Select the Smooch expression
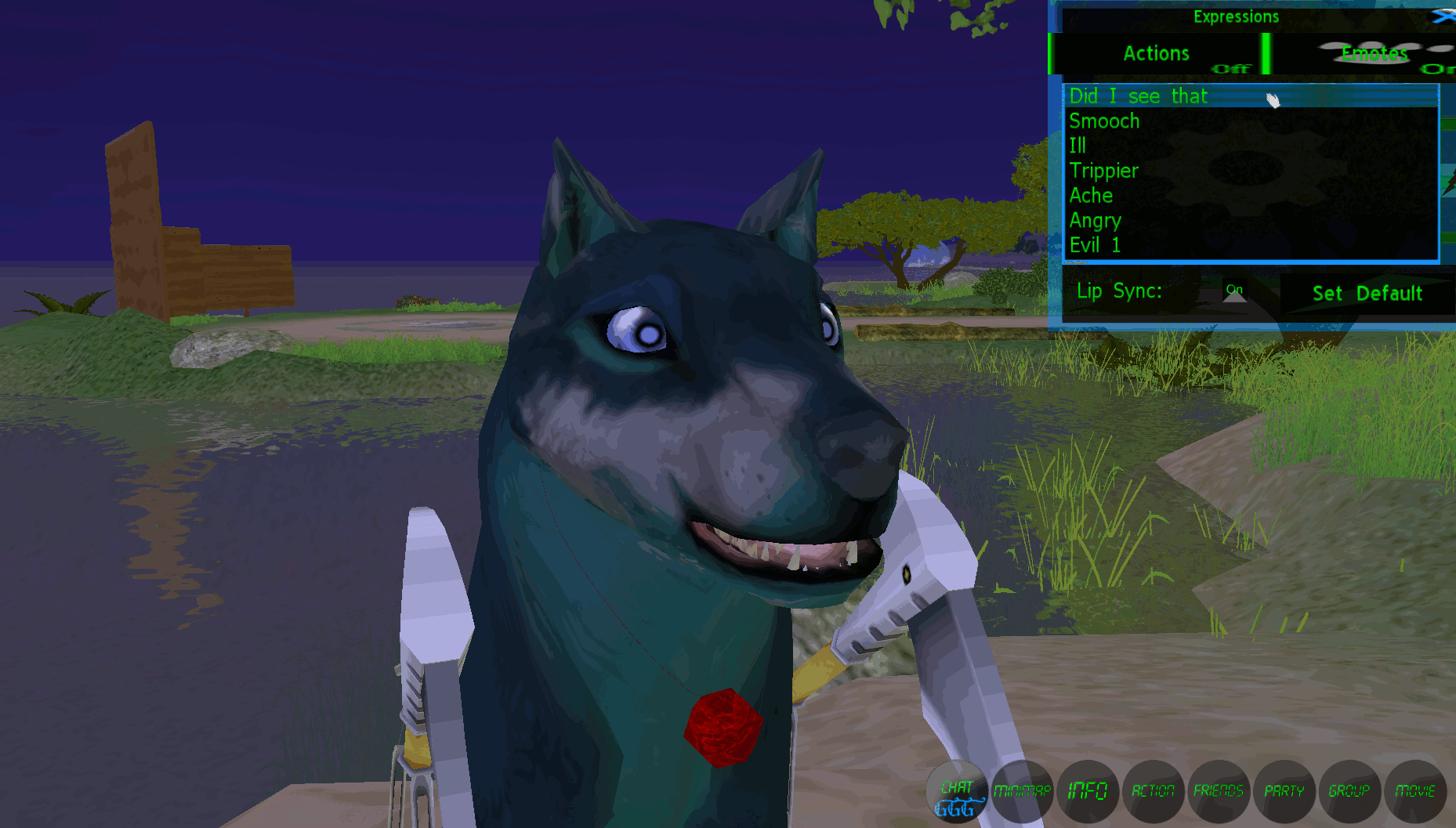This screenshot has width=1456, height=828. point(1104,121)
